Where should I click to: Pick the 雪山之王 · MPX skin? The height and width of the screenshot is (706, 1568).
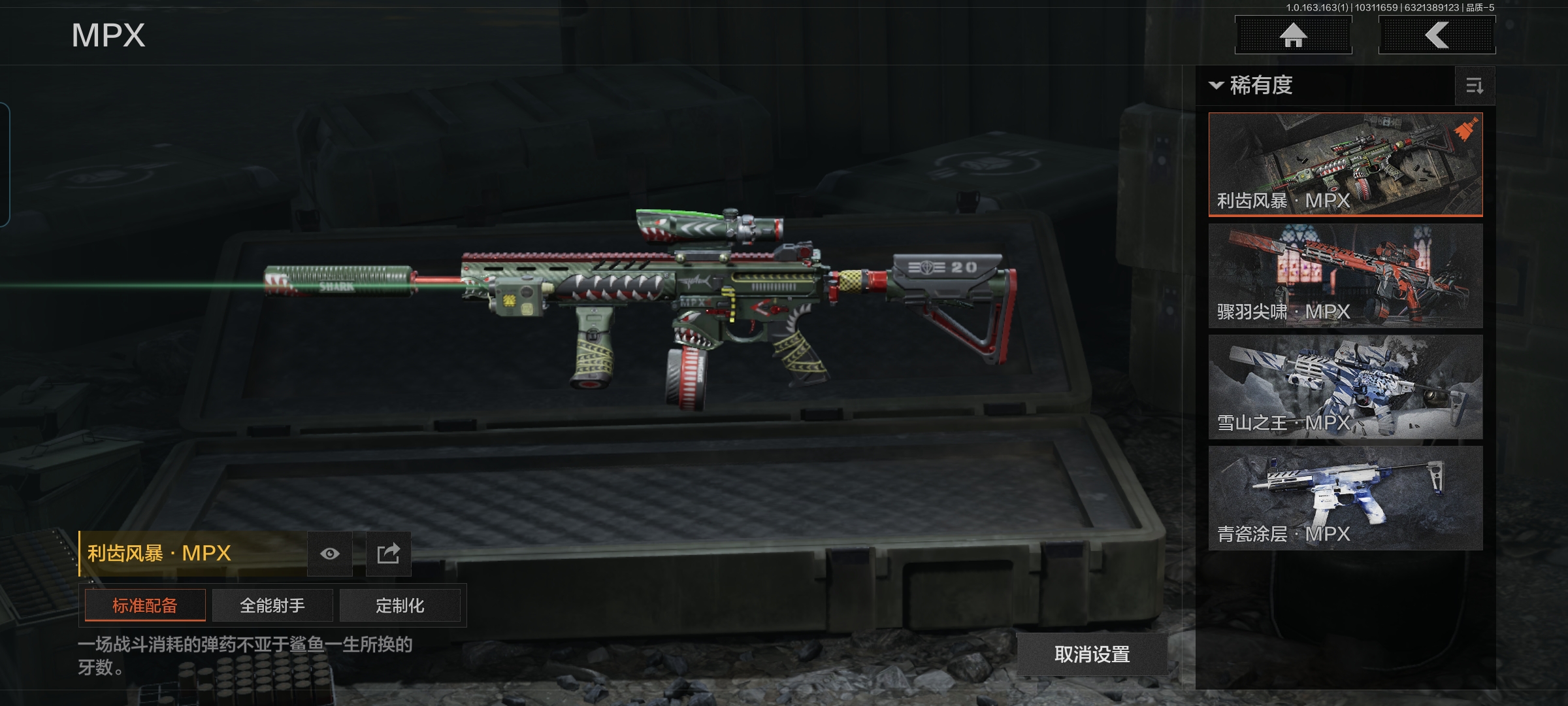pos(1345,386)
